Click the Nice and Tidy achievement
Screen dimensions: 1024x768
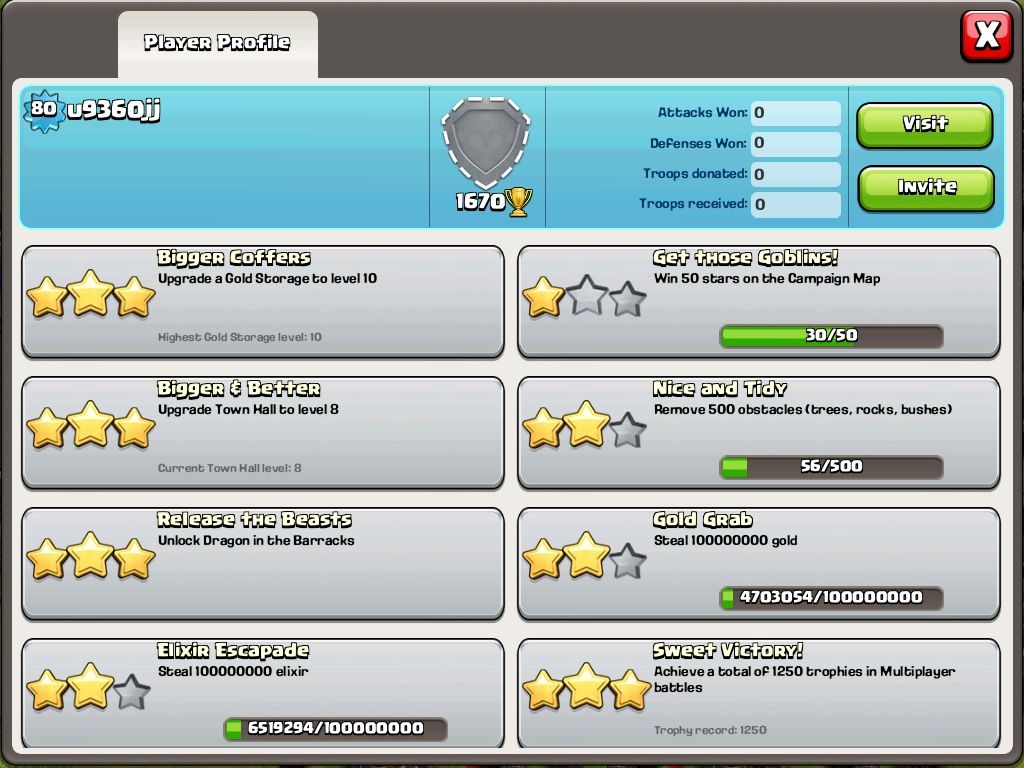[x=758, y=432]
